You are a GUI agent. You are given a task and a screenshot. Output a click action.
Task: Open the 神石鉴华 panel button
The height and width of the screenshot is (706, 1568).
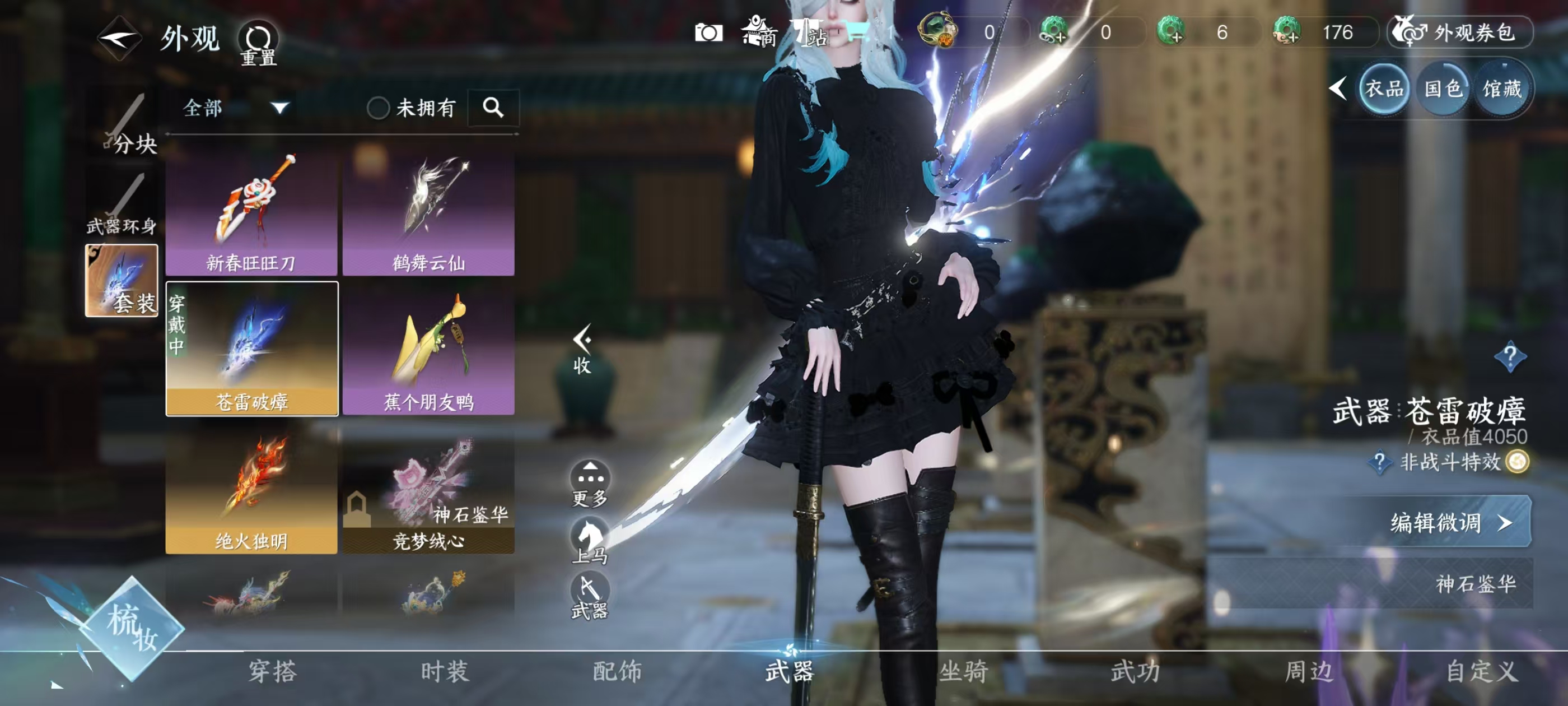[x=1474, y=584]
